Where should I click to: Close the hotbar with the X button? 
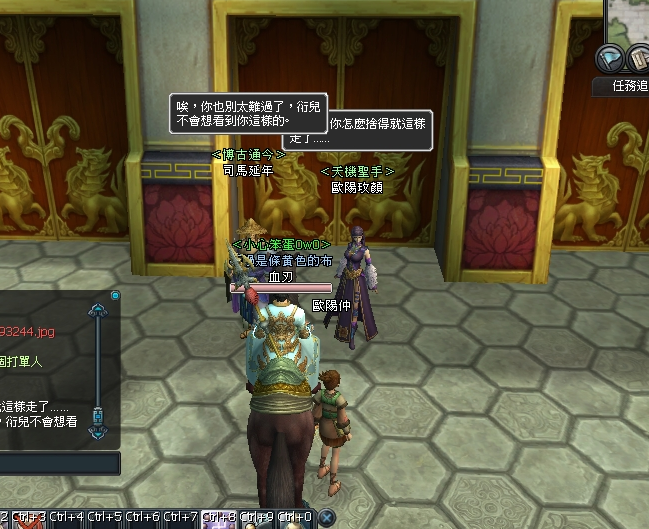pos(326,517)
